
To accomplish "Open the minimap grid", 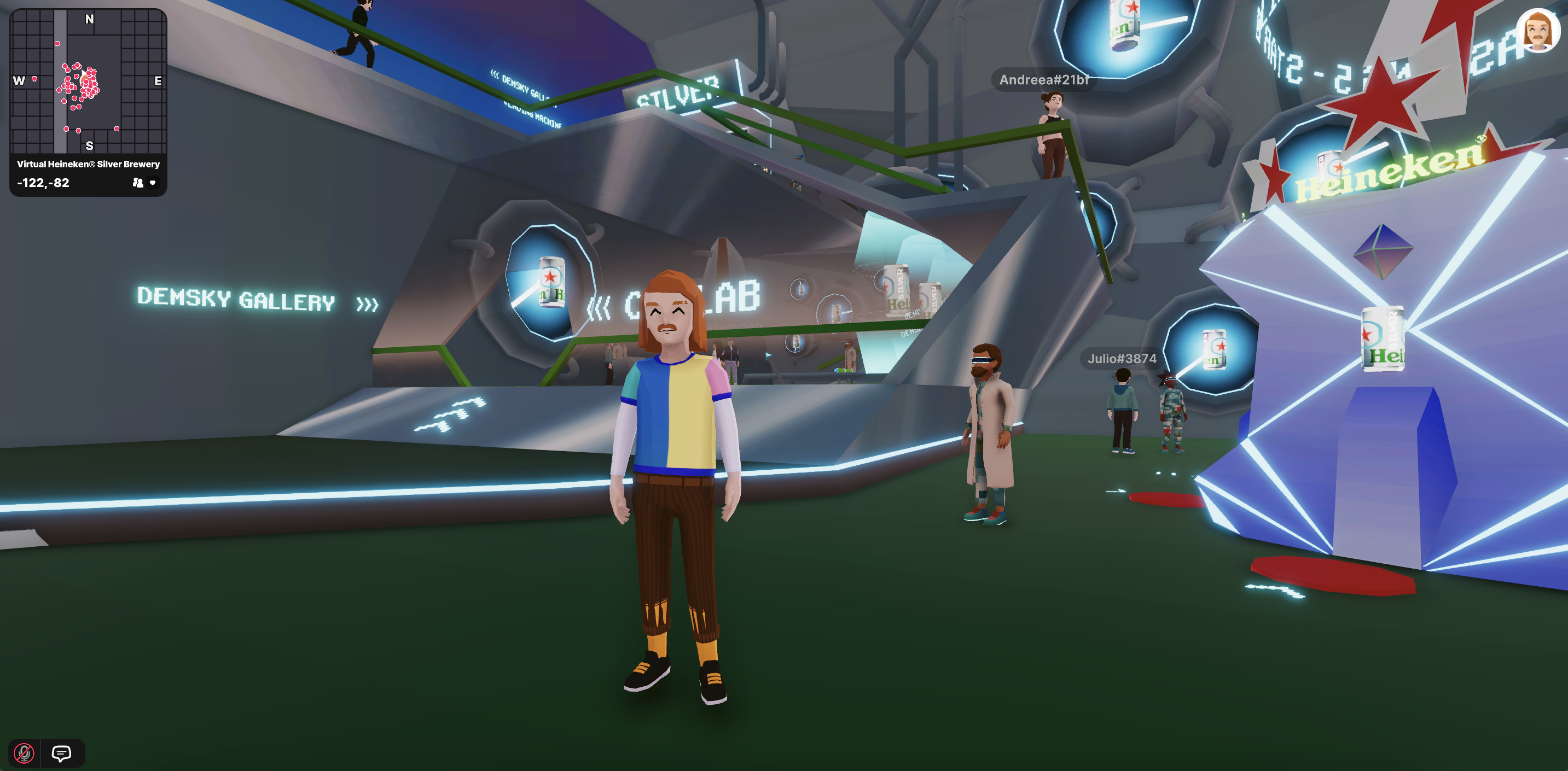I will (x=88, y=81).
